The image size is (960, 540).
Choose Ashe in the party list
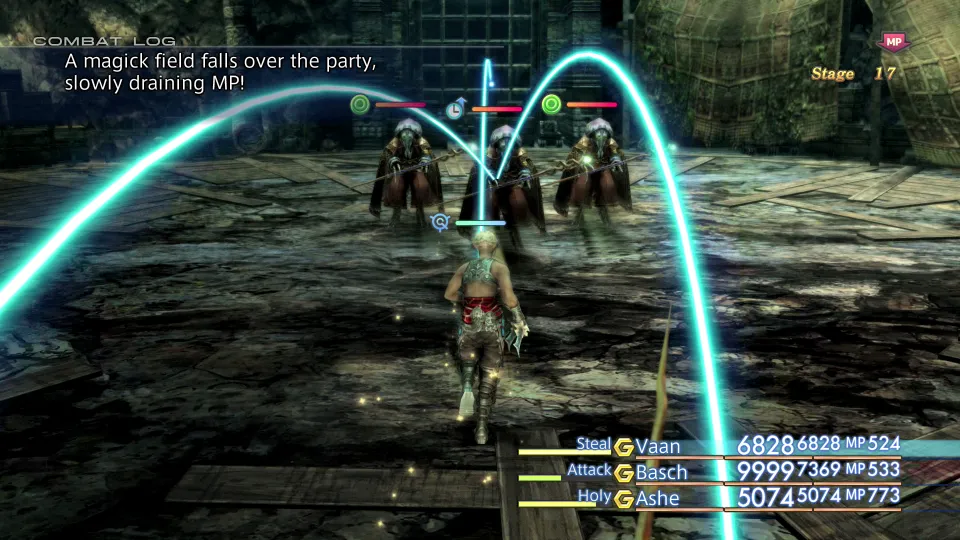pyautogui.click(x=657, y=497)
